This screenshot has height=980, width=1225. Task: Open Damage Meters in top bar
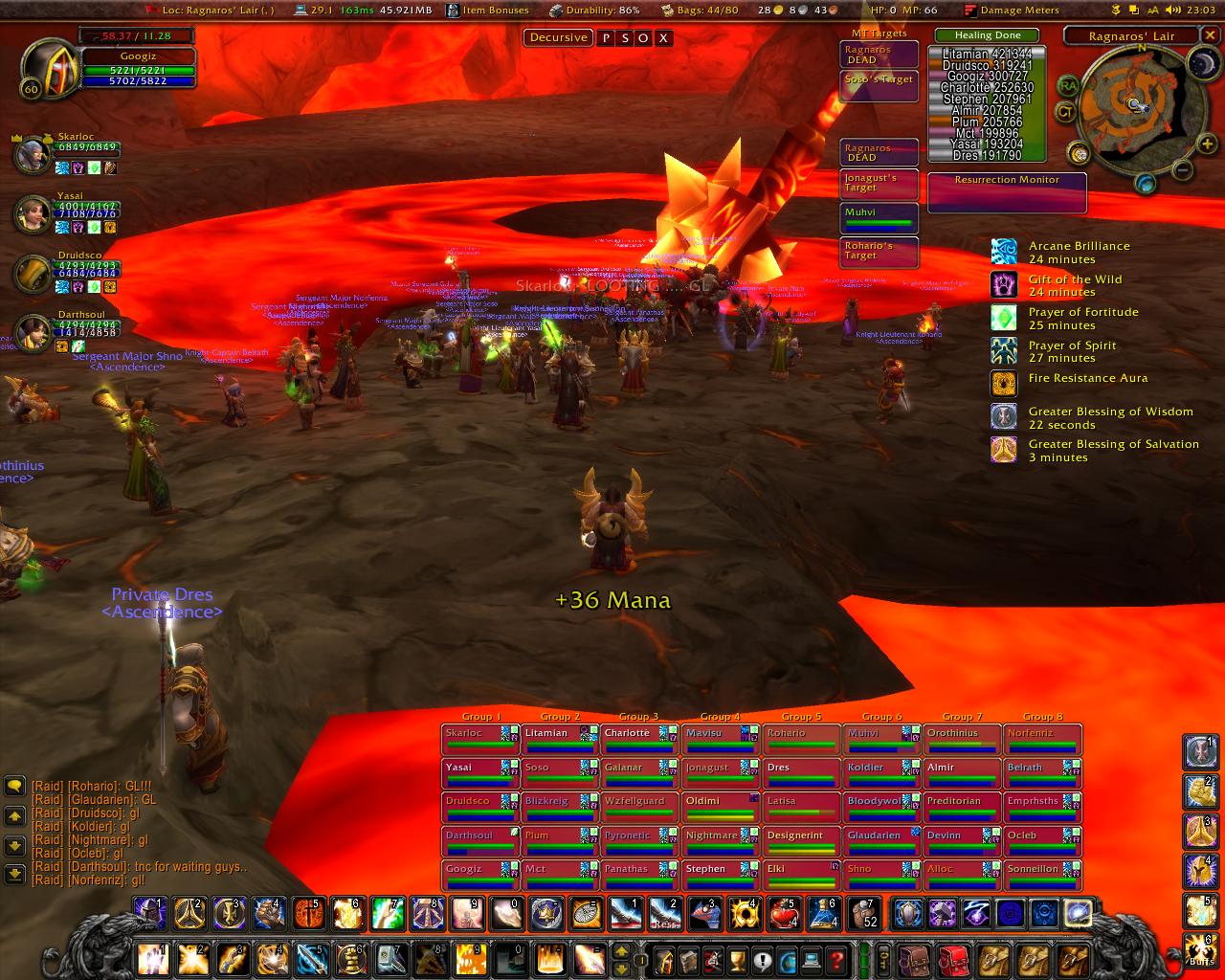coord(1013,11)
